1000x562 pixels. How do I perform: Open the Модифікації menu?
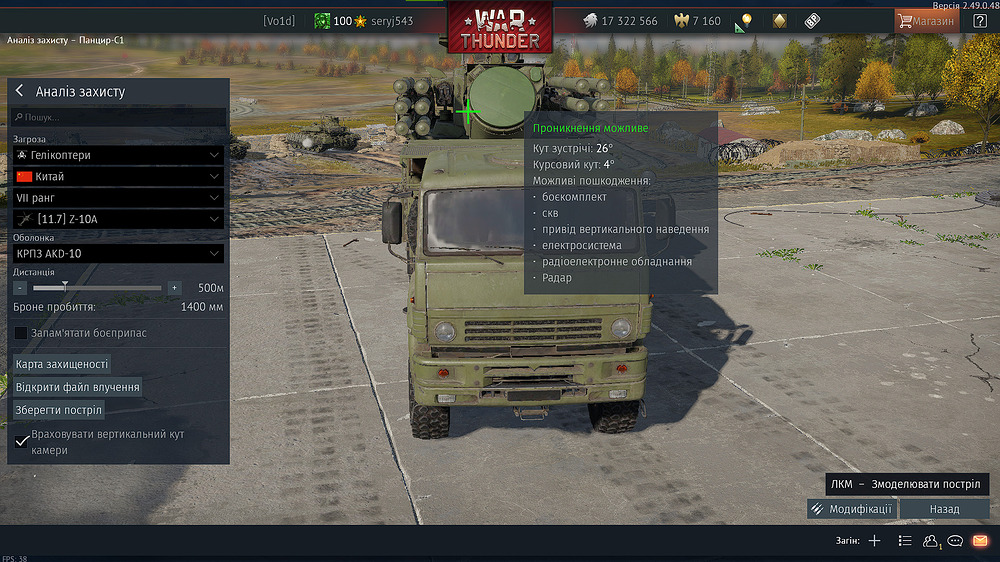851,509
